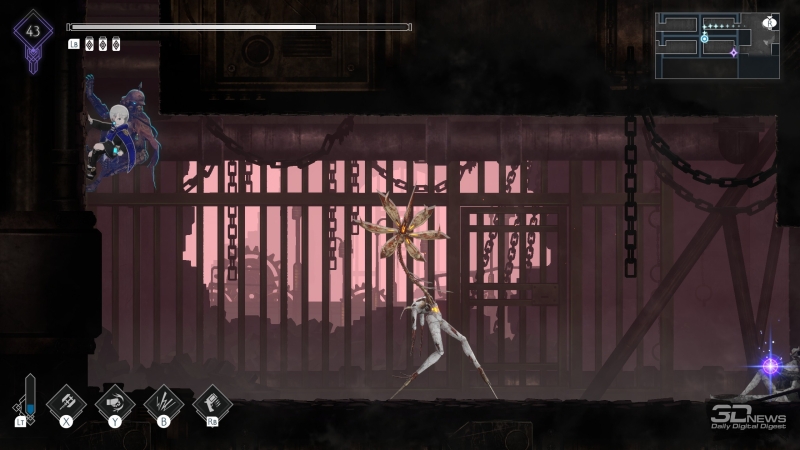Activate the axe attack skill icon

coord(66,402)
